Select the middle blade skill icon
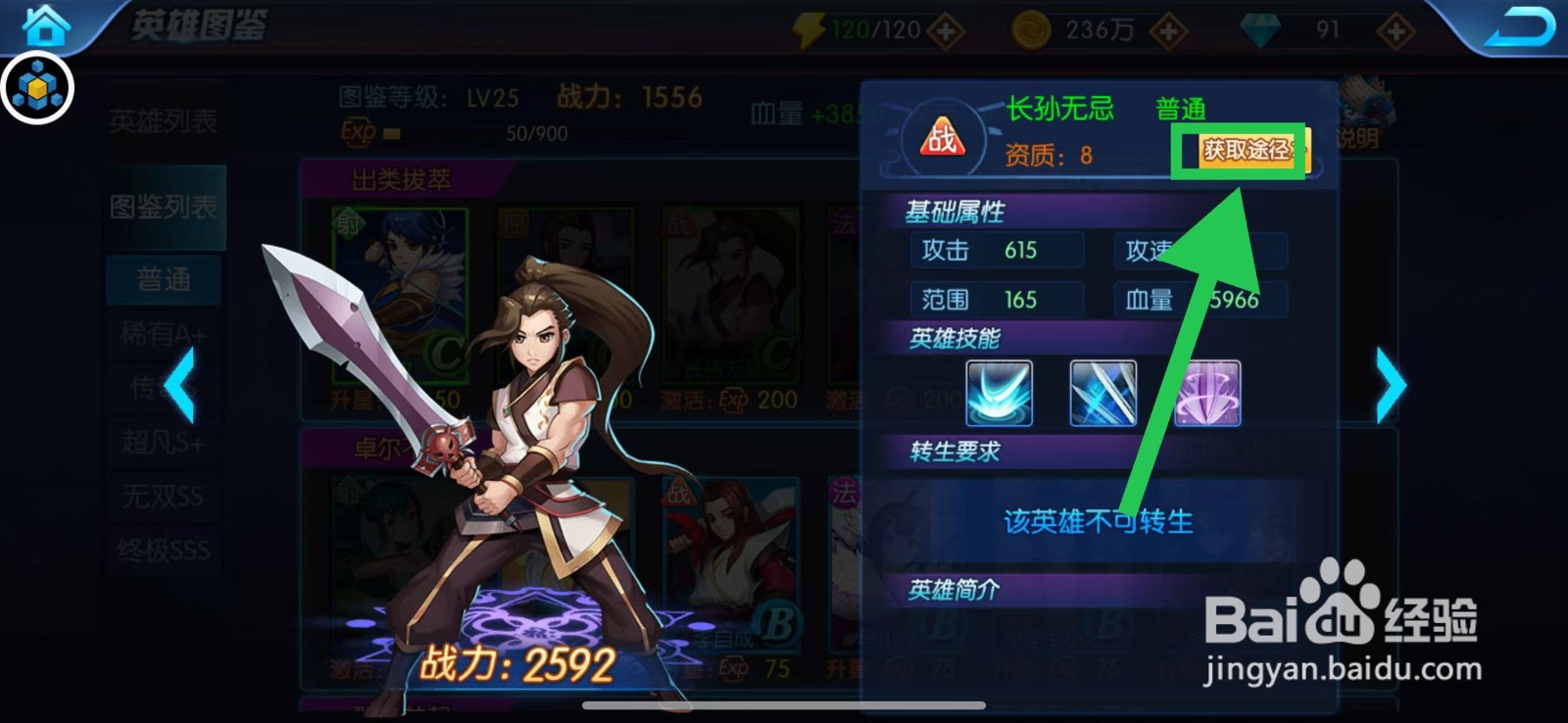Image resolution: width=1568 pixels, height=723 pixels. (x=1102, y=393)
